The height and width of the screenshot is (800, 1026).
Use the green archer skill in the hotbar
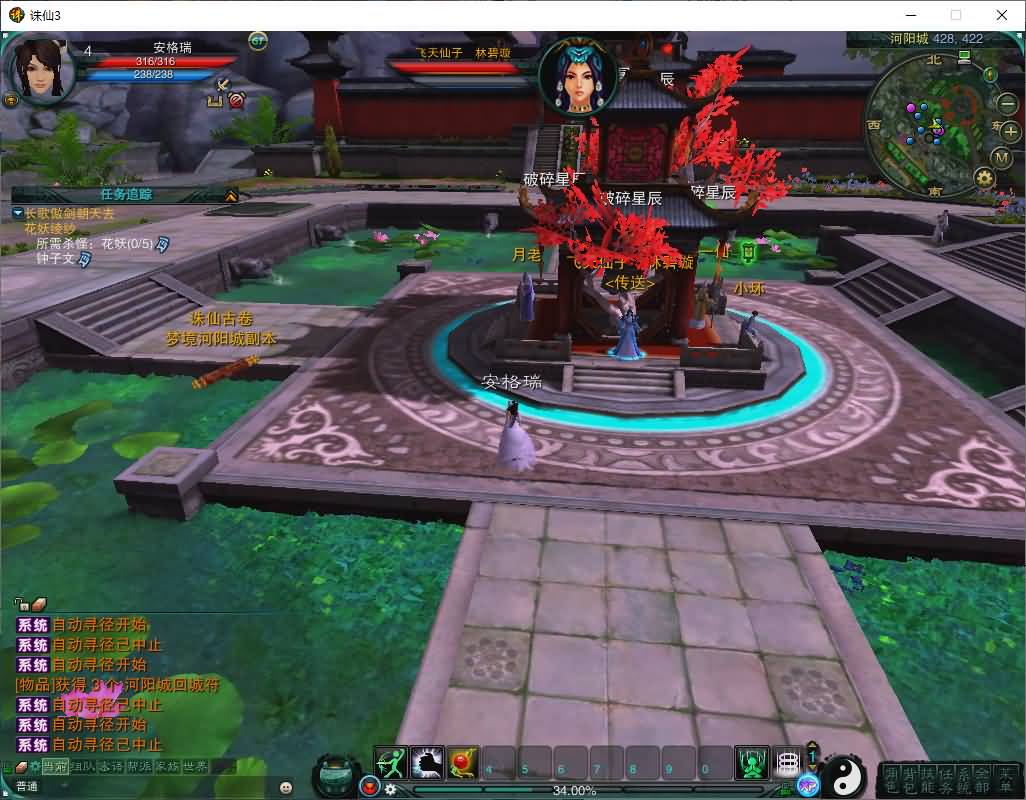click(x=392, y=764)
